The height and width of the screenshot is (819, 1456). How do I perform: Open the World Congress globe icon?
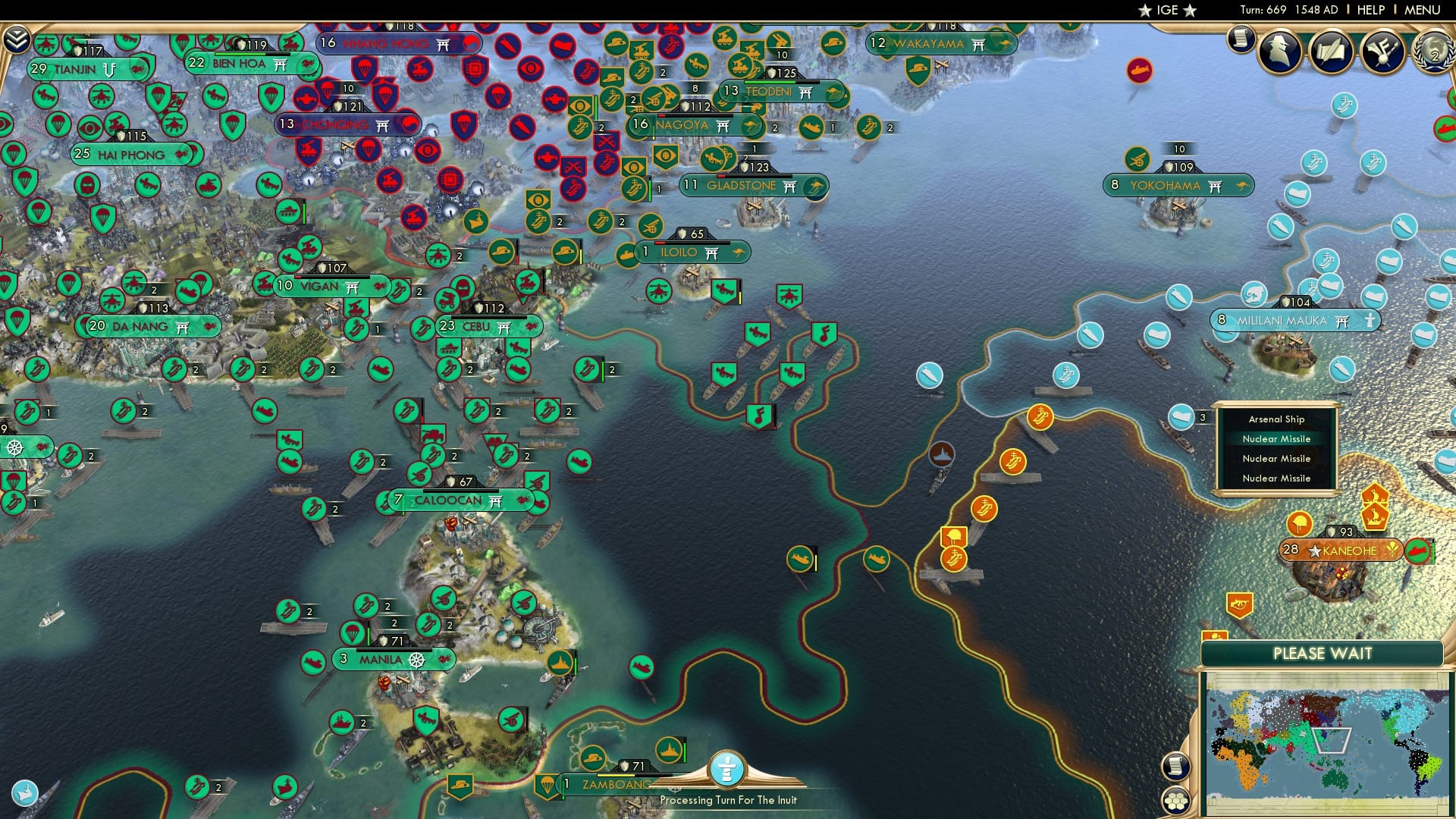coord(1431,53)
